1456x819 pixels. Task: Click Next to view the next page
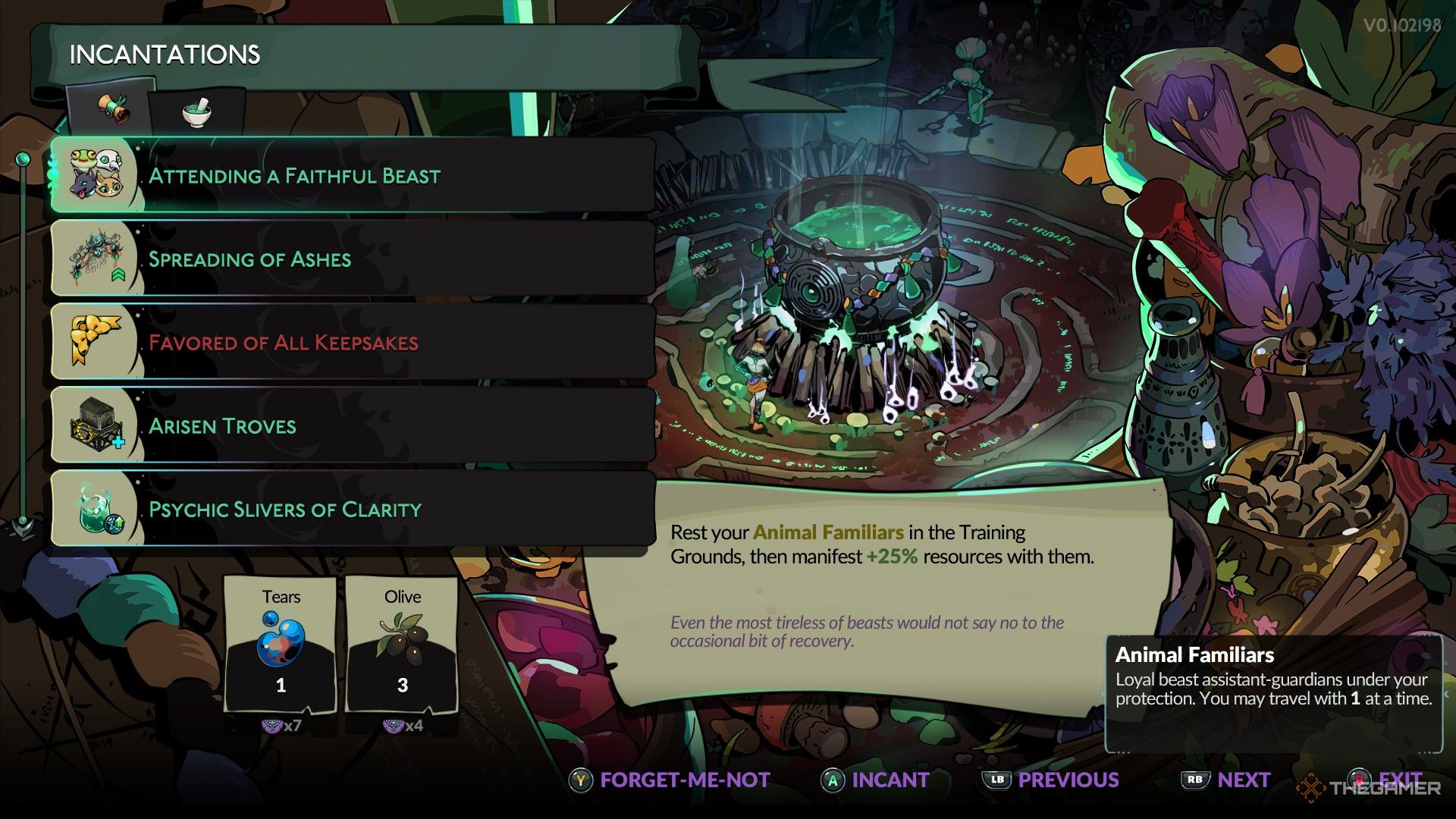coord(1244,780)
